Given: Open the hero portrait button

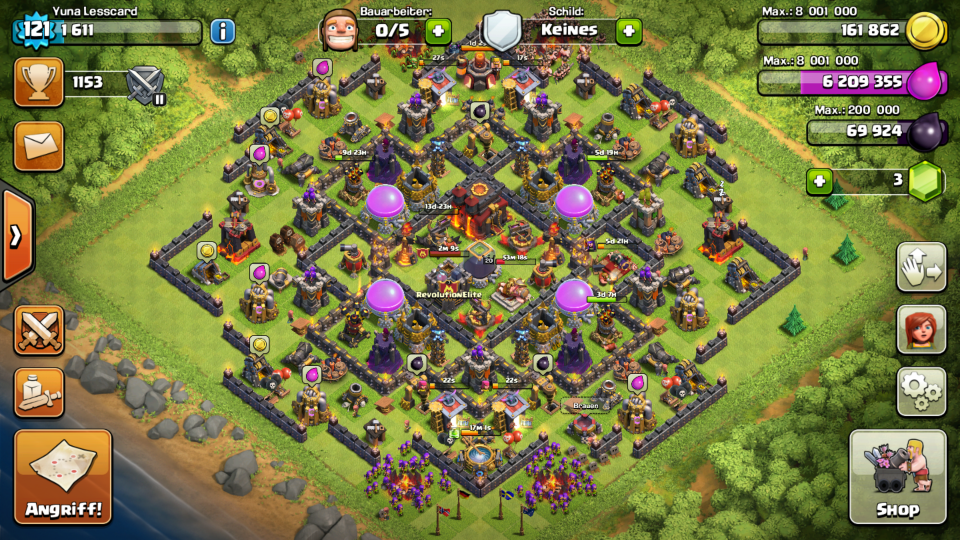Looking at the screenshot, I should point(921,329).
